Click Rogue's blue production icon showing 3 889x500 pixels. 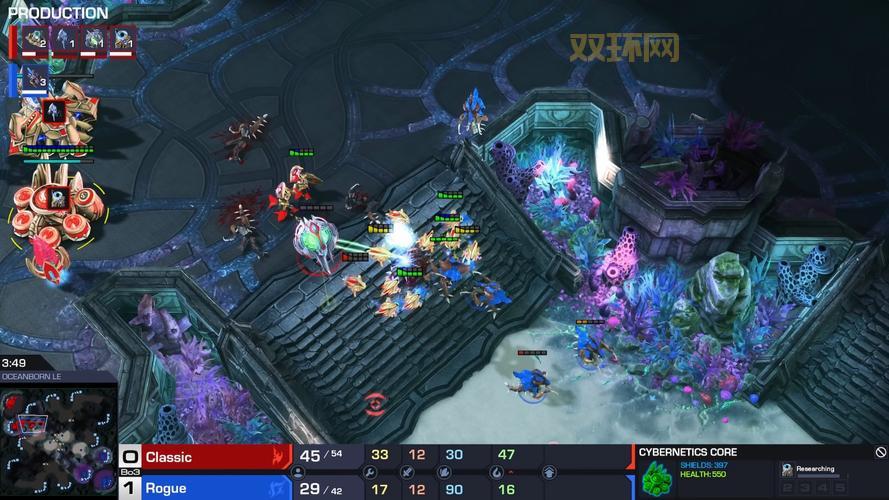tap(36, 79)
